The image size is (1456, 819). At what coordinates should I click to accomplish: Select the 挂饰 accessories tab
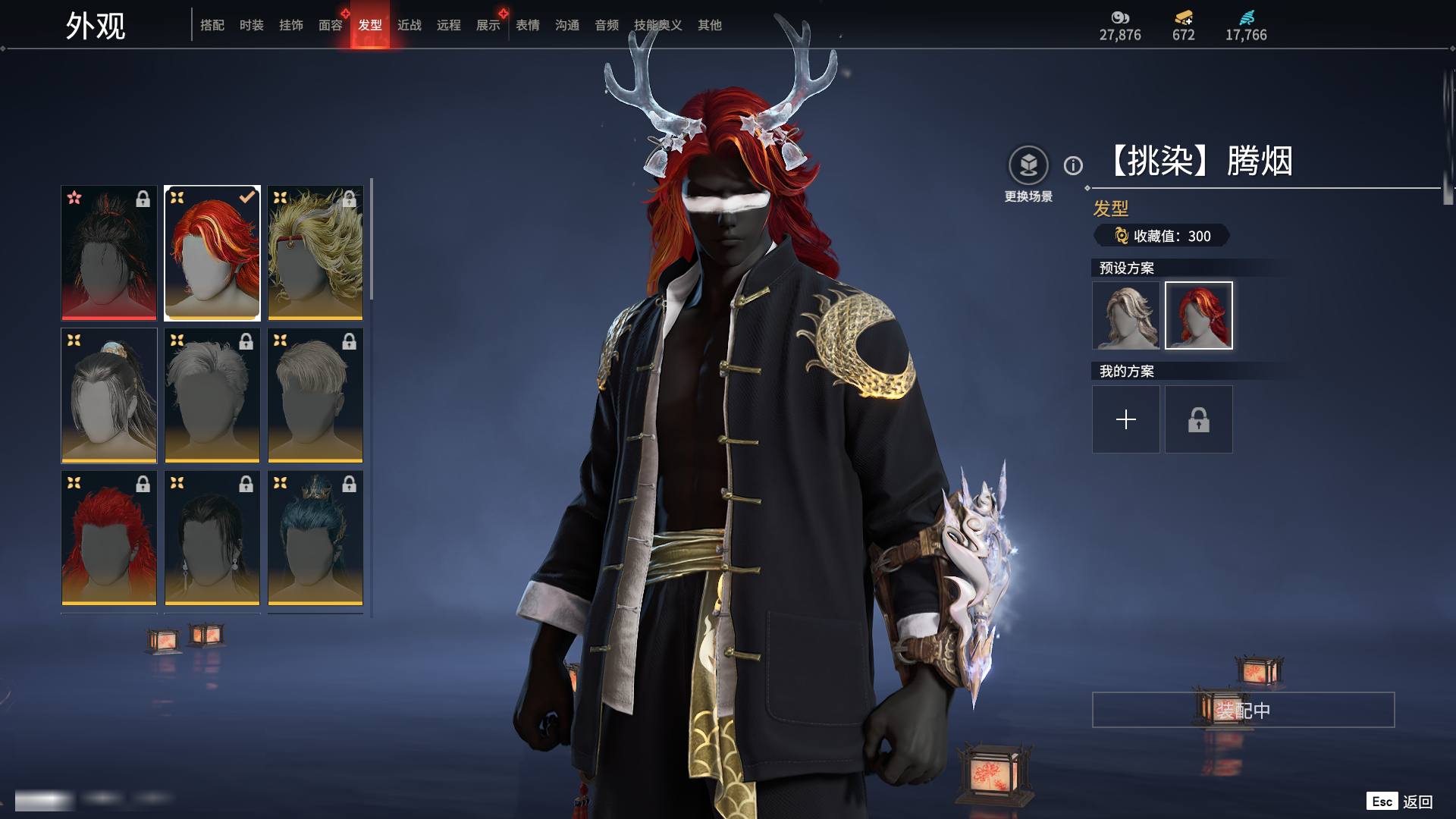[x=290, y=25]
